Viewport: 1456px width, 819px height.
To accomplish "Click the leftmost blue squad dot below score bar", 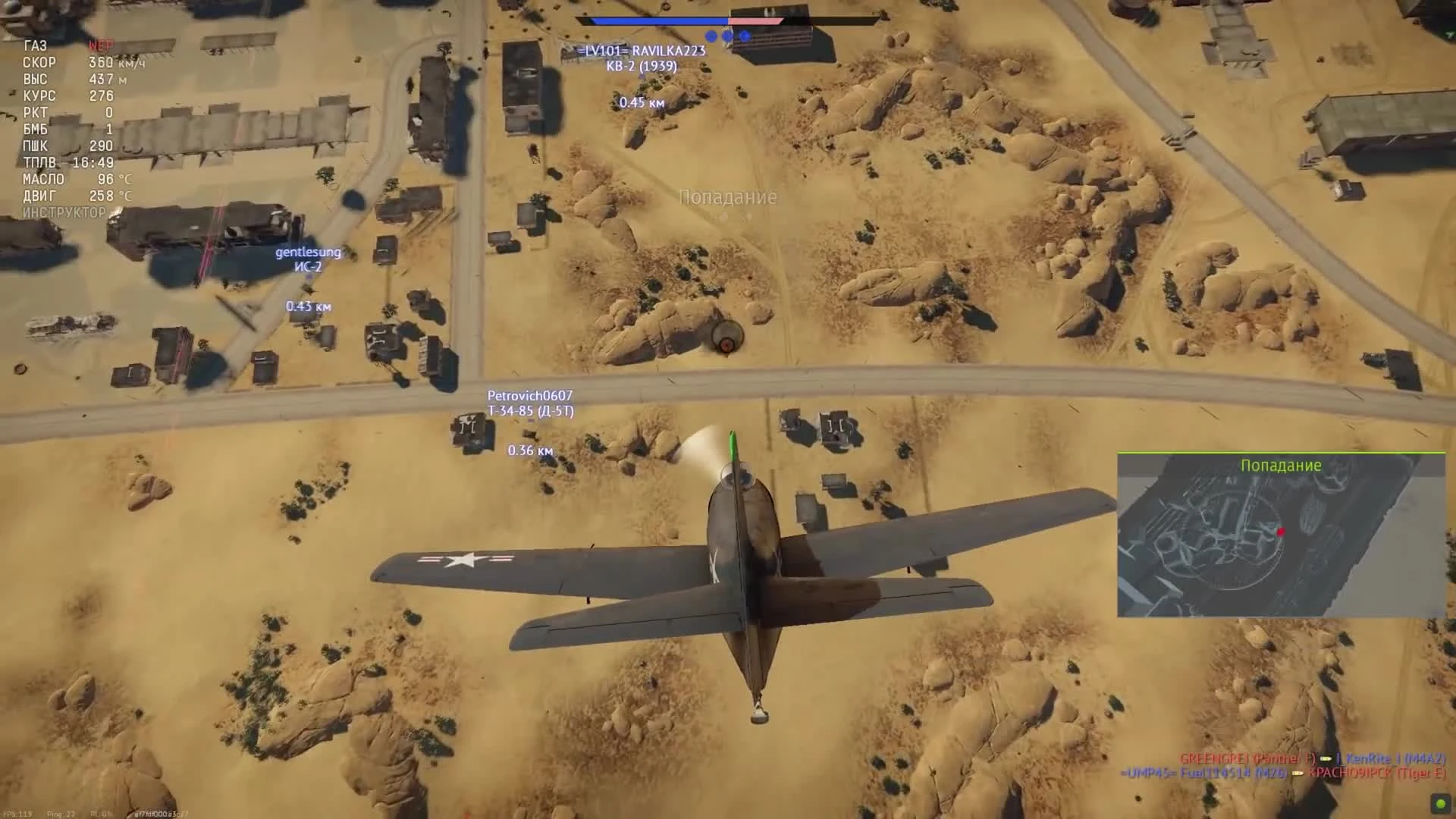I will coord(711,35).
